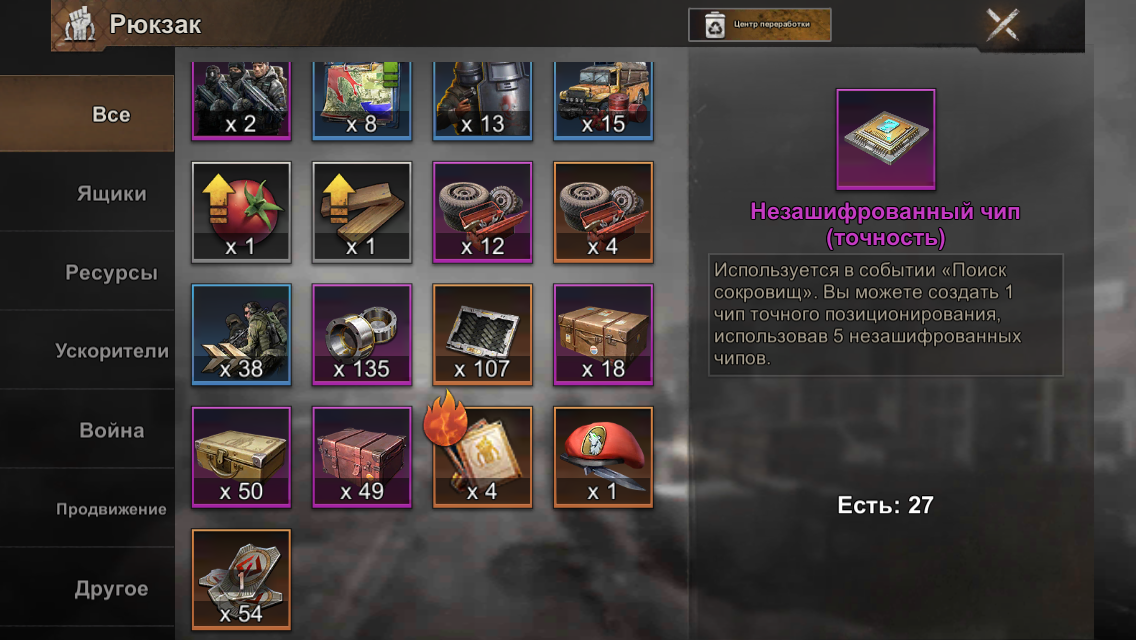This screenshot has height=640, width=1136.
Task: Select the golden case item x50
Action: [241, 457]
